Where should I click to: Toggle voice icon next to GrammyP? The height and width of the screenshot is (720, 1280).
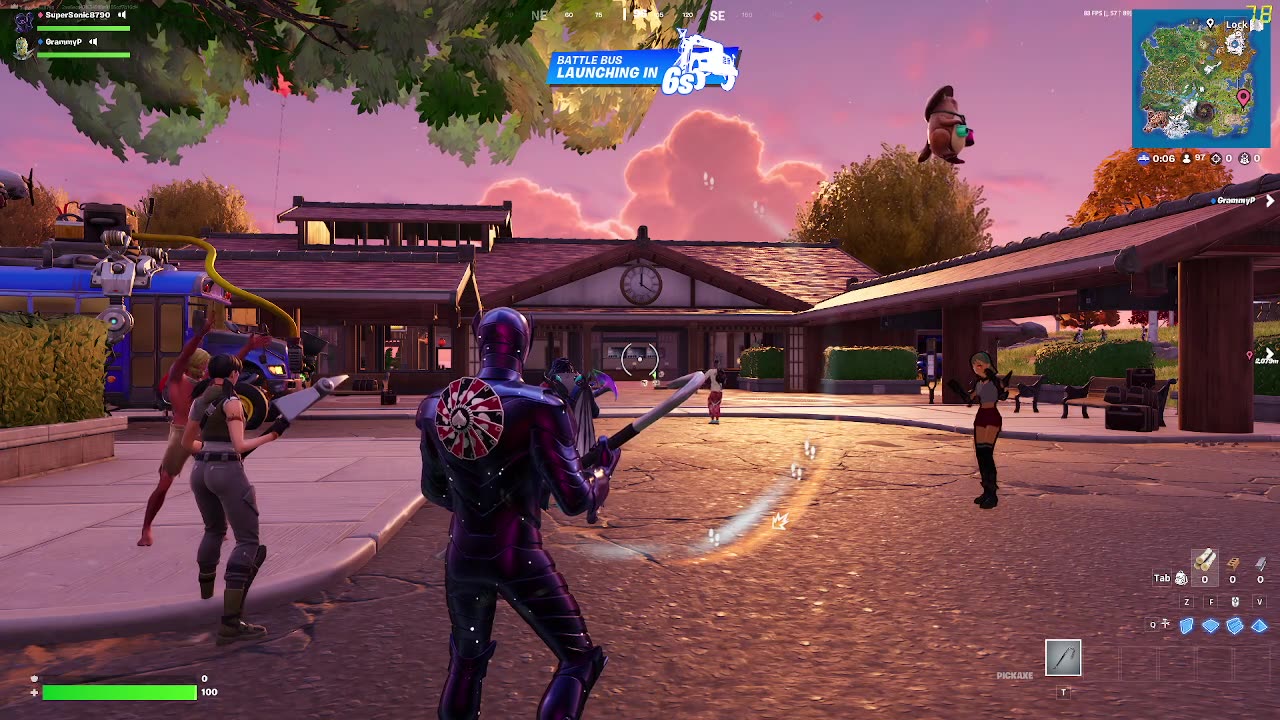pos(93,42)
